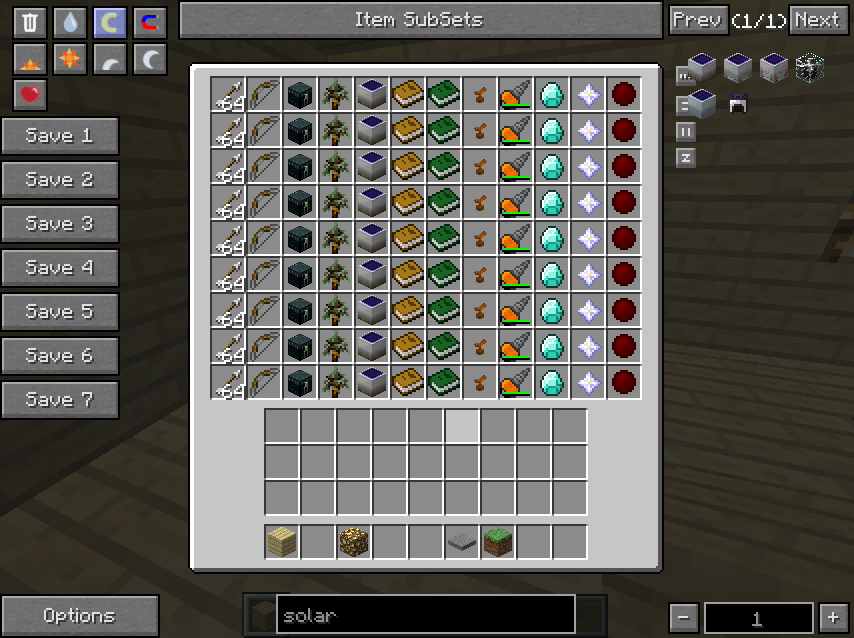Decrease item quantity with the minus button
The width and height of the screenshot is (854, 638).
coord(683,617)
